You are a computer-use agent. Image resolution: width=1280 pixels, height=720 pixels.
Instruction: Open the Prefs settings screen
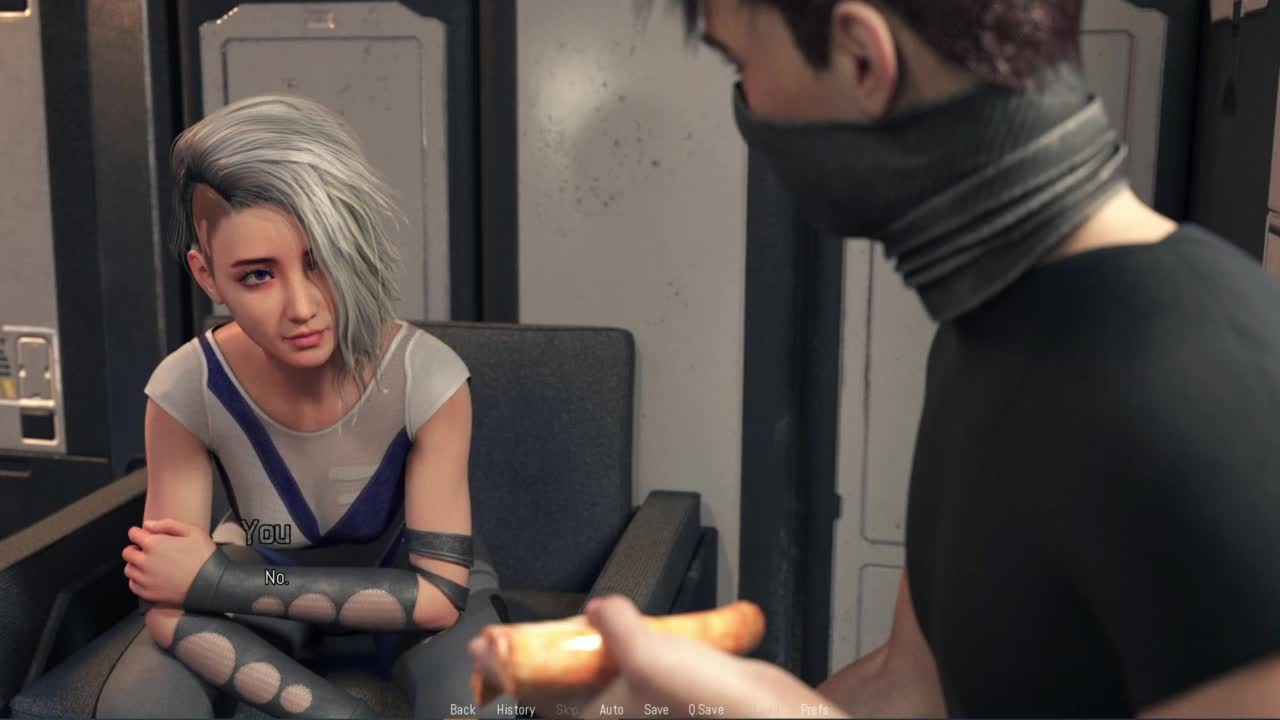coord(815,710)
